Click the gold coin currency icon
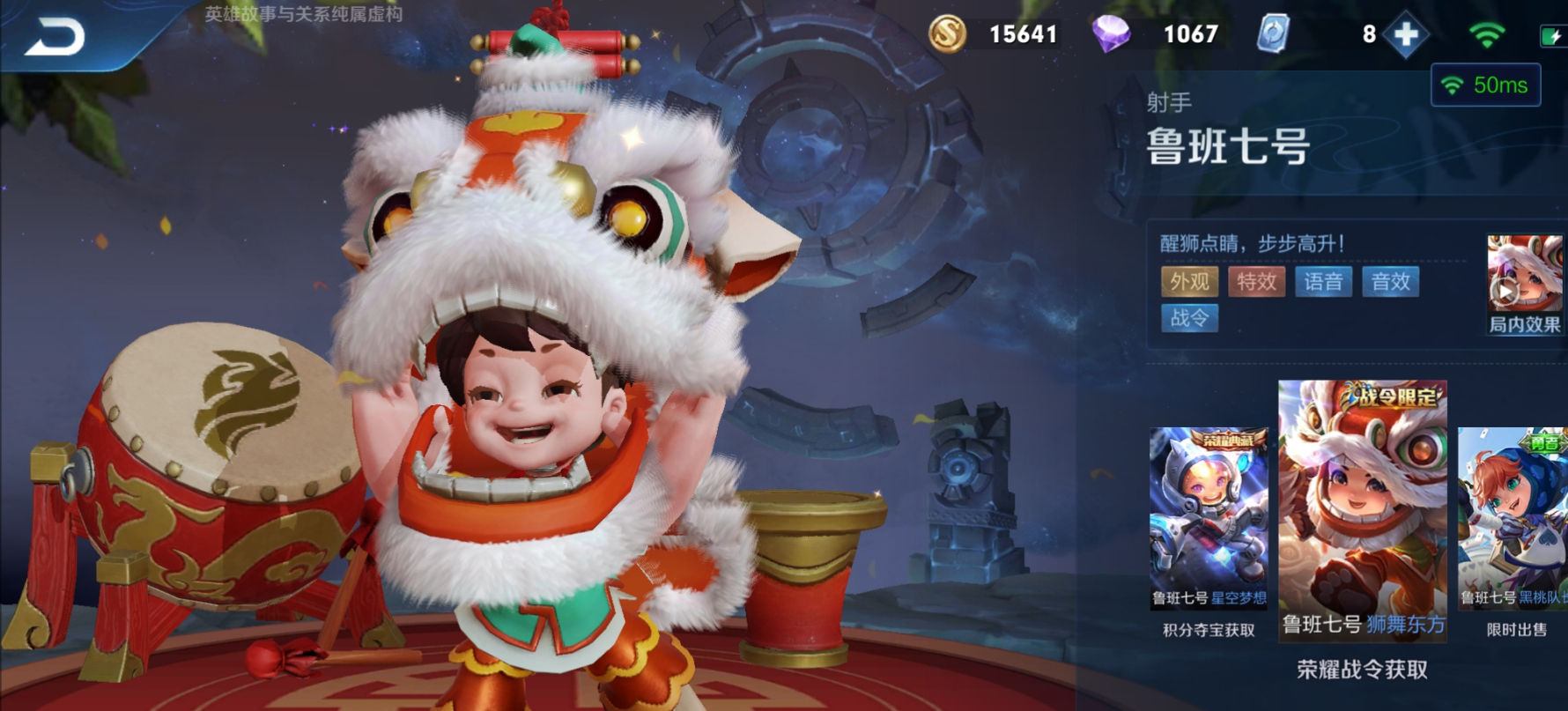This screenshot has width=1568, height=711. (948, 34)
